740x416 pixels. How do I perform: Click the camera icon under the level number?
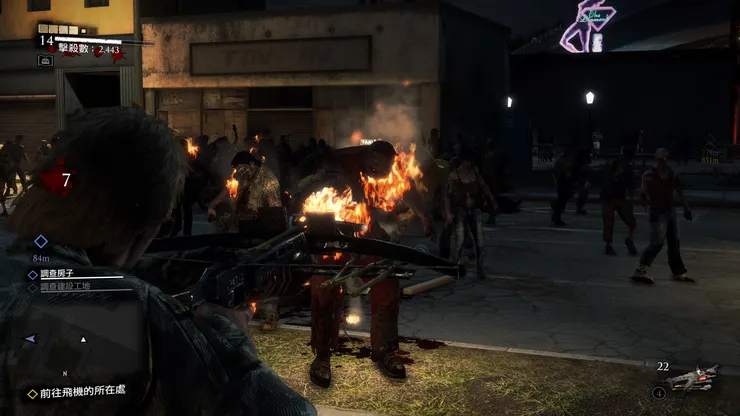pyautogui.click(x=46, y=60)
